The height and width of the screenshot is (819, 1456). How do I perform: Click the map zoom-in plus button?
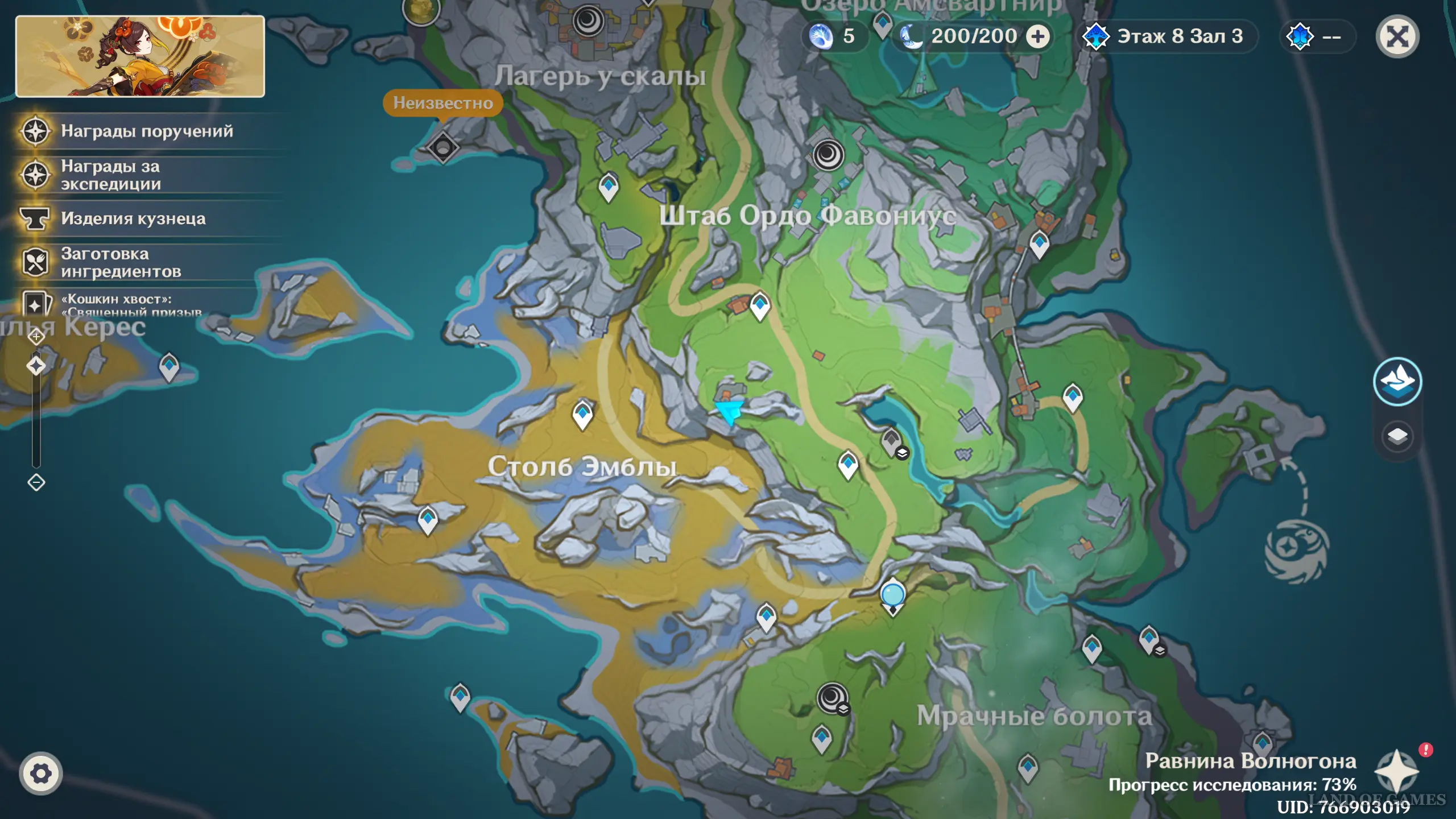point(36,337)
